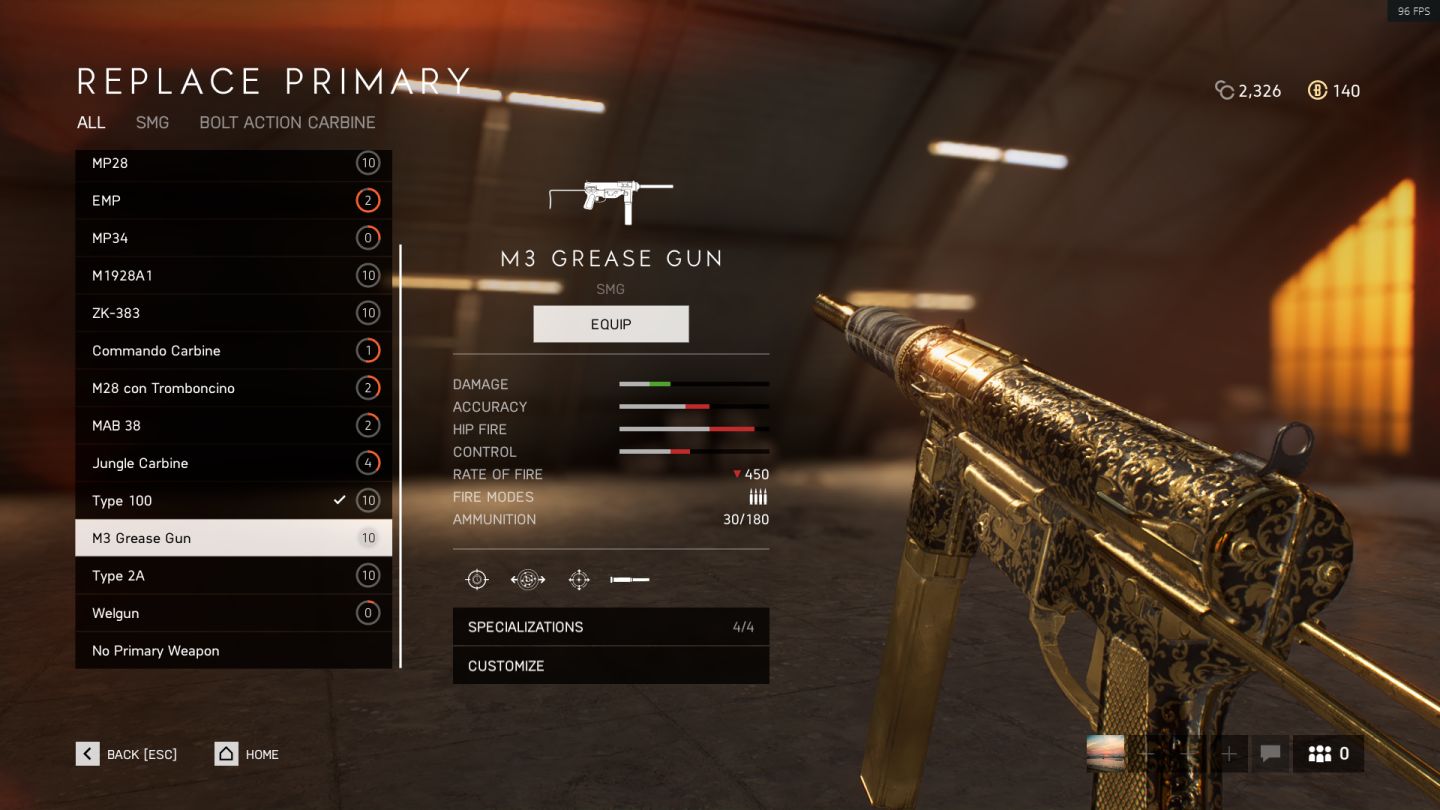1440x810 pixels.
Task: Choose No Primary Weapon
Action: point(233,651)
